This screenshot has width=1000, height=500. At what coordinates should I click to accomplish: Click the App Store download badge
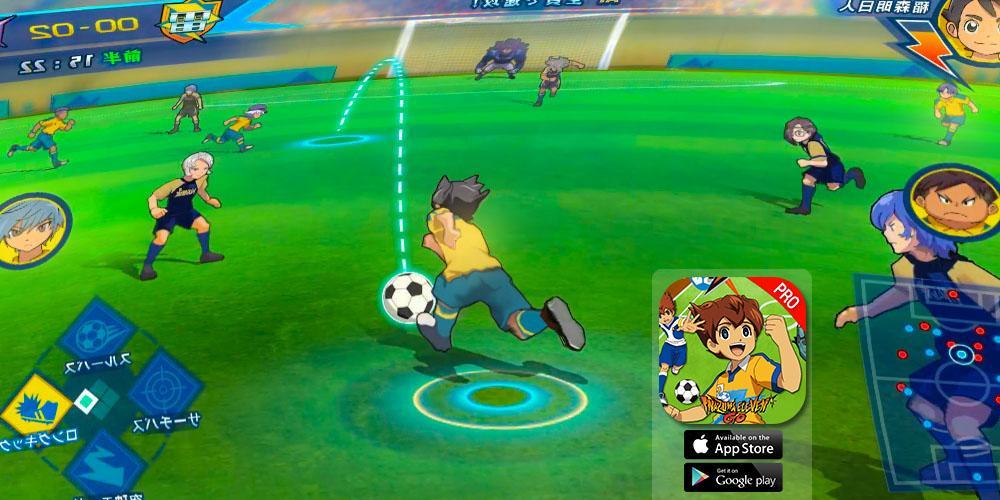click(733, 444)
